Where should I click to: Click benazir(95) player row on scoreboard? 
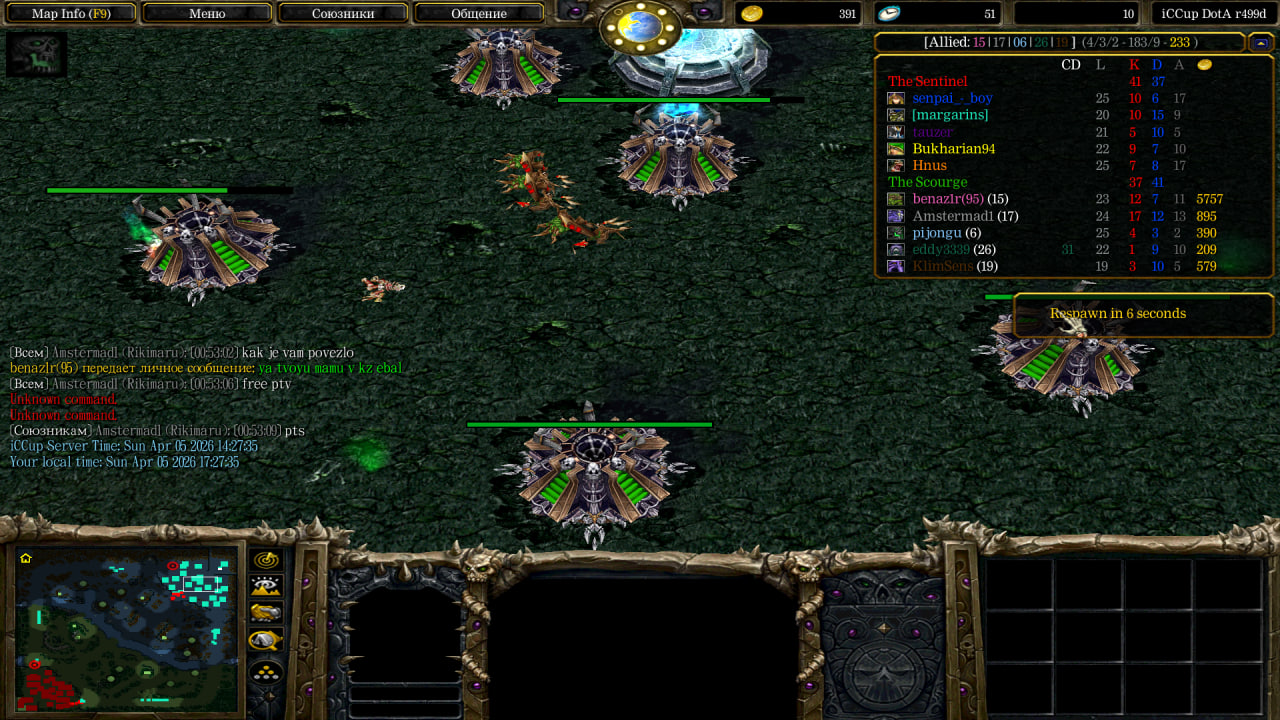pos(947,199)
